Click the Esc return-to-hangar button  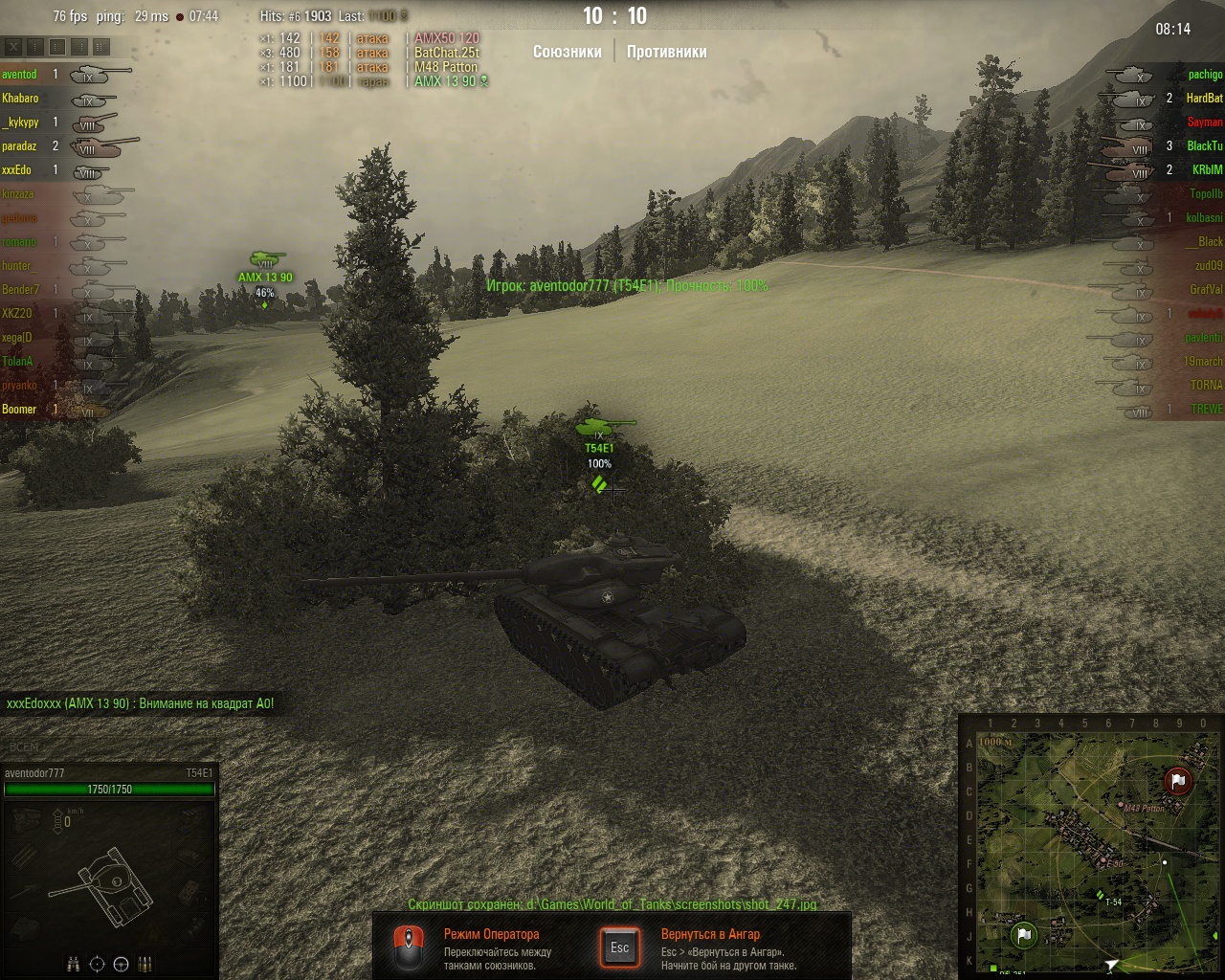coord(620,947)
